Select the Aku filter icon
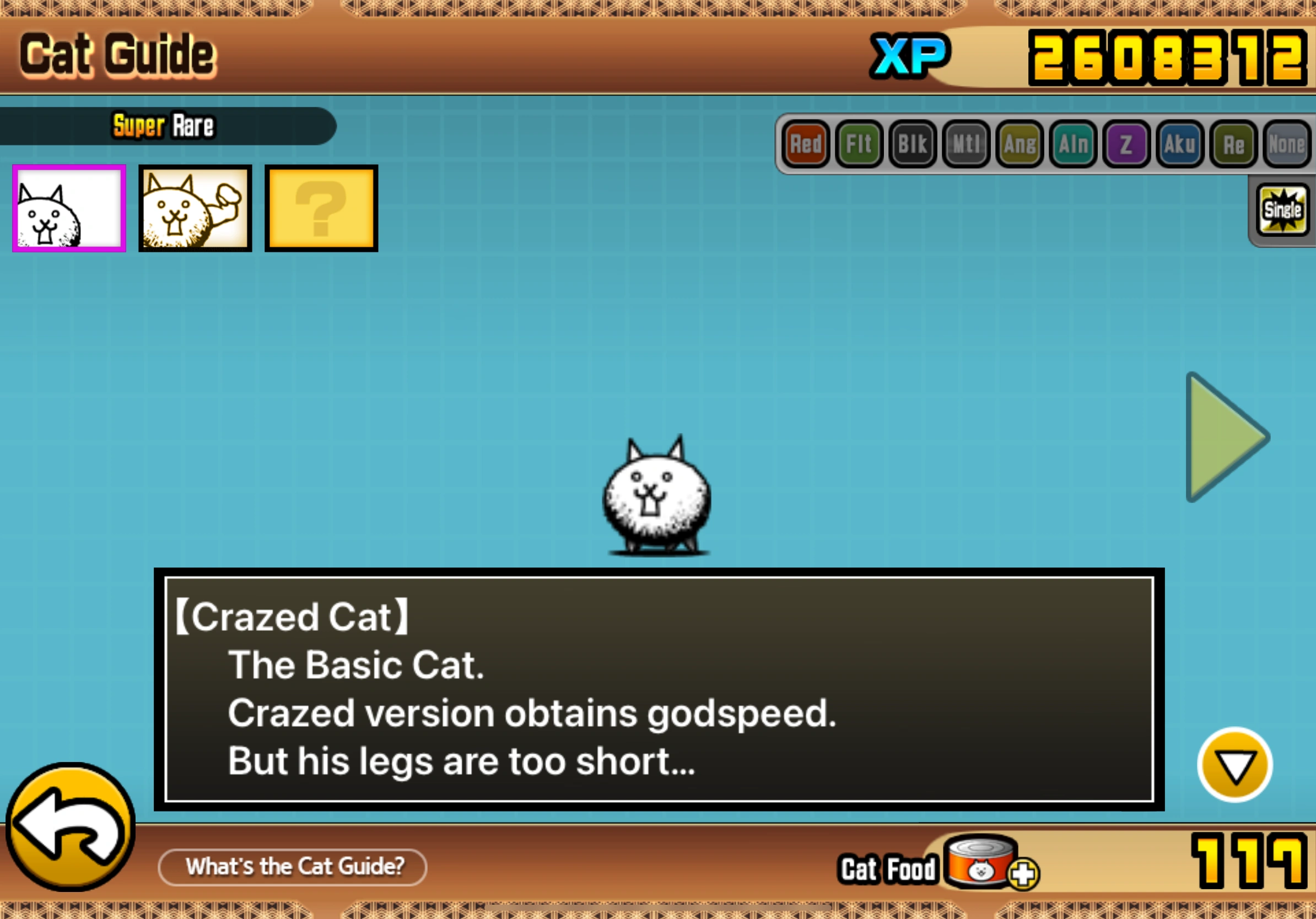The image size is (1316, 919). (x=1179, y=144)
